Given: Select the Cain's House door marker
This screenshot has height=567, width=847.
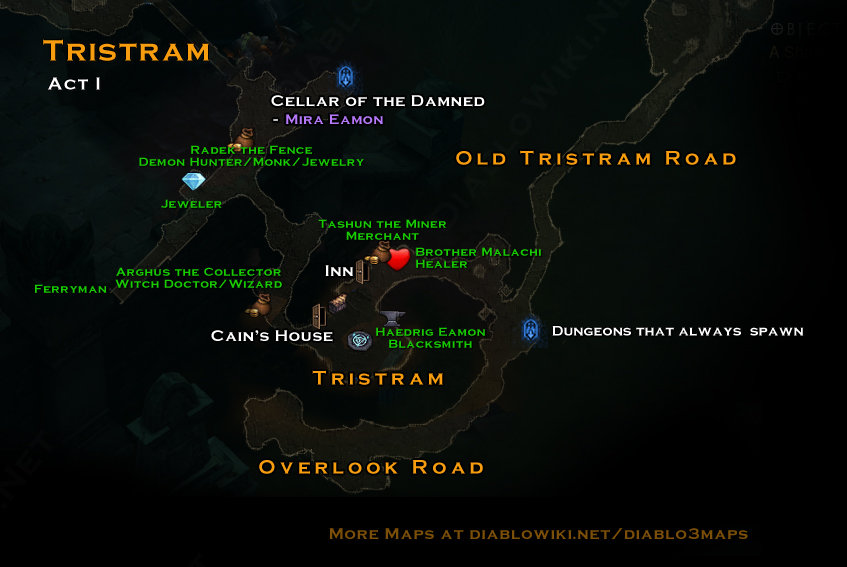Looking at the screenshot, I should click(x=319, y=316).
